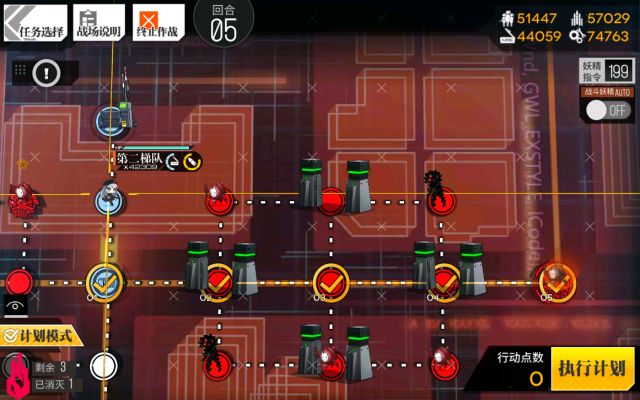Select the 第二梯队 second echelon label

pyautogui.click(x=142, y=159)
